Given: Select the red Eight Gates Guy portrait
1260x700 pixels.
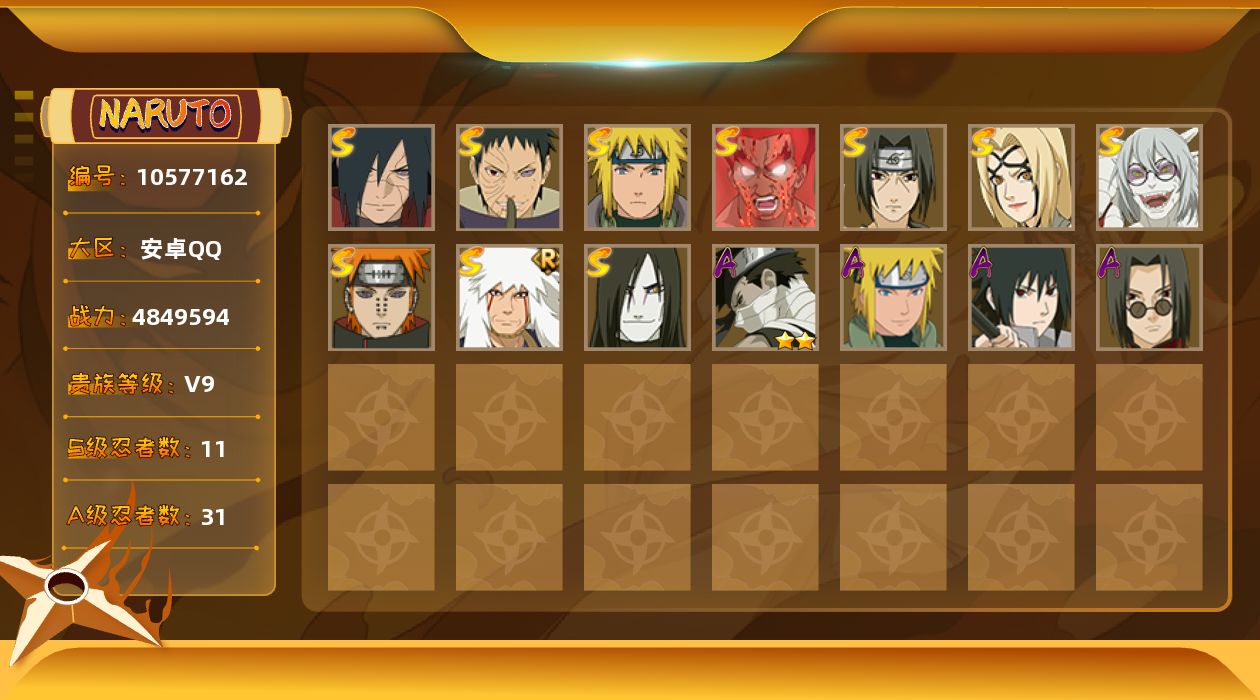Looking at the screenshot, I should pyautogui.click(x=765, y=177).
